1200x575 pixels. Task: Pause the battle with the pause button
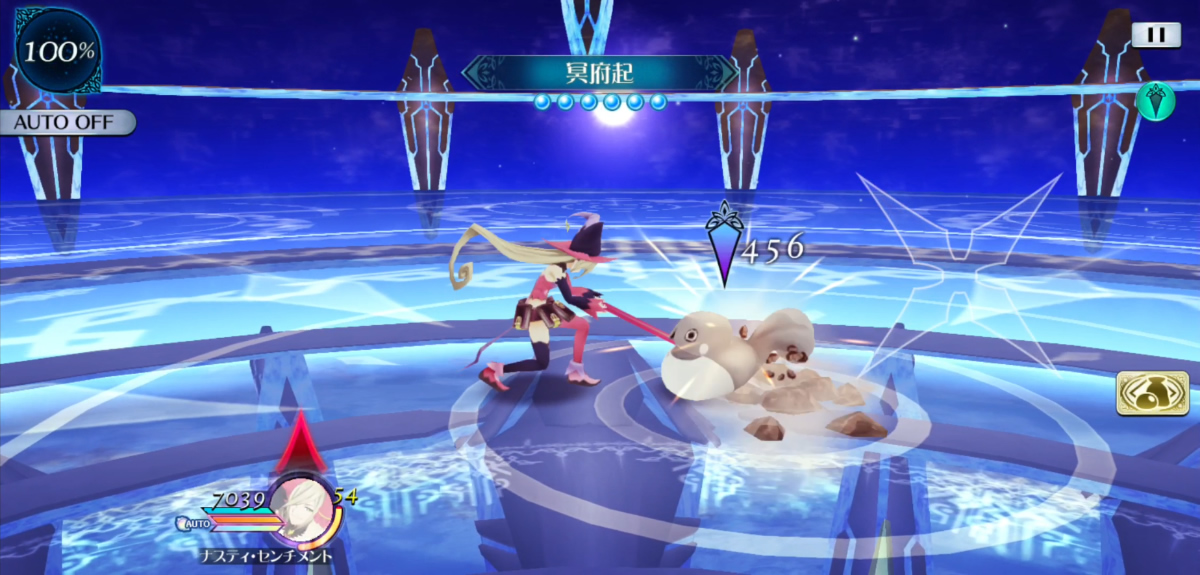point(1156,35)
